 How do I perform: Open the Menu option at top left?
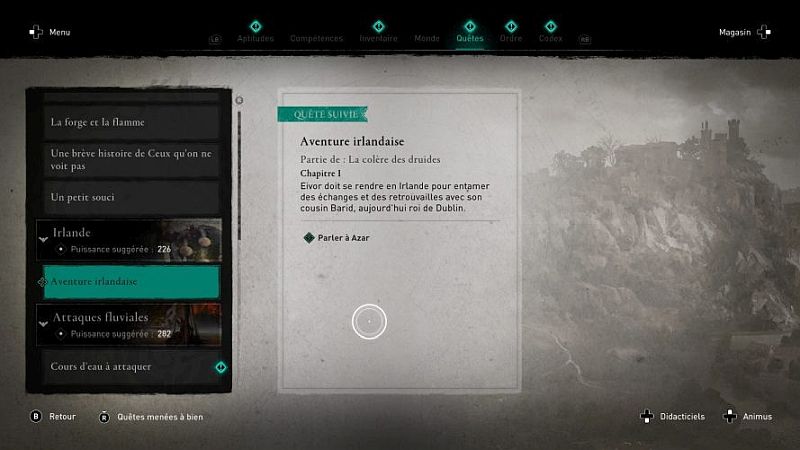click(x=51, y=32)
